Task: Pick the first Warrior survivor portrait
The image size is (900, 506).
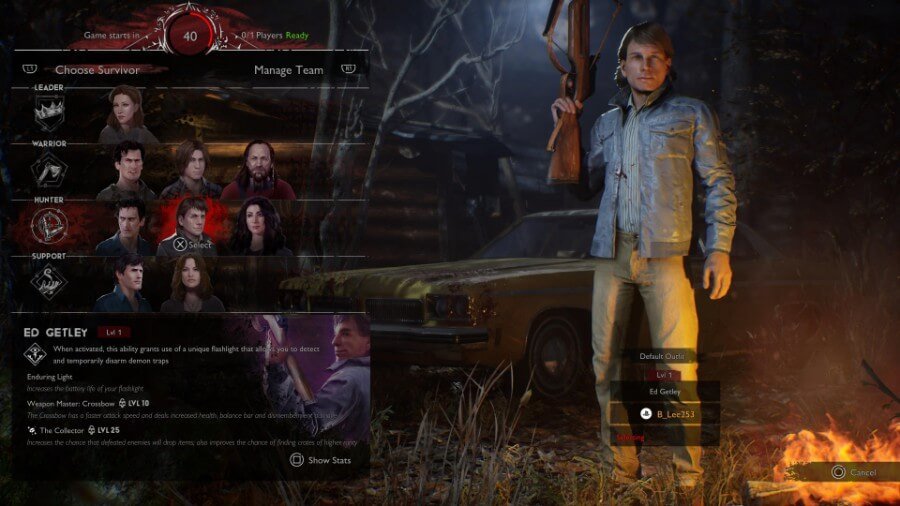Action: [x=127, y=170]
